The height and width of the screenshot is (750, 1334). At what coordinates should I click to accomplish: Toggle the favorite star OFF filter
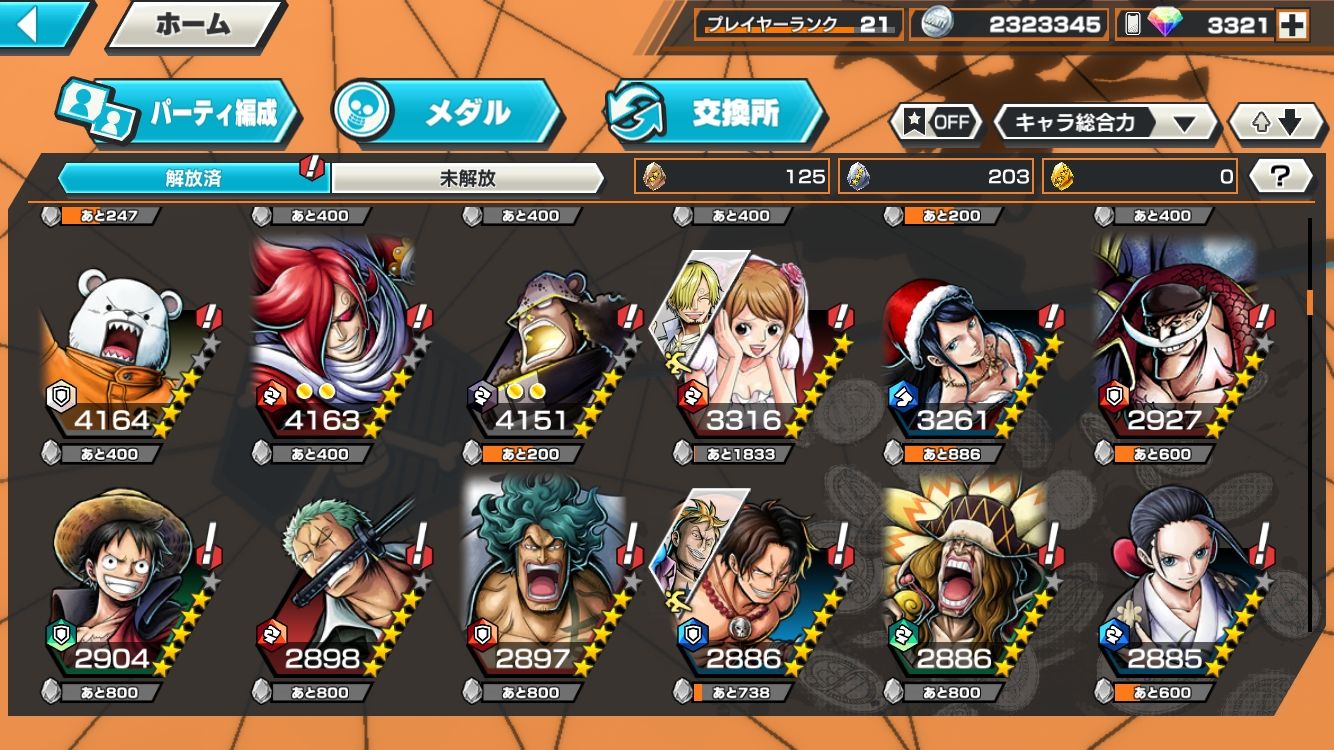(937, 123)
